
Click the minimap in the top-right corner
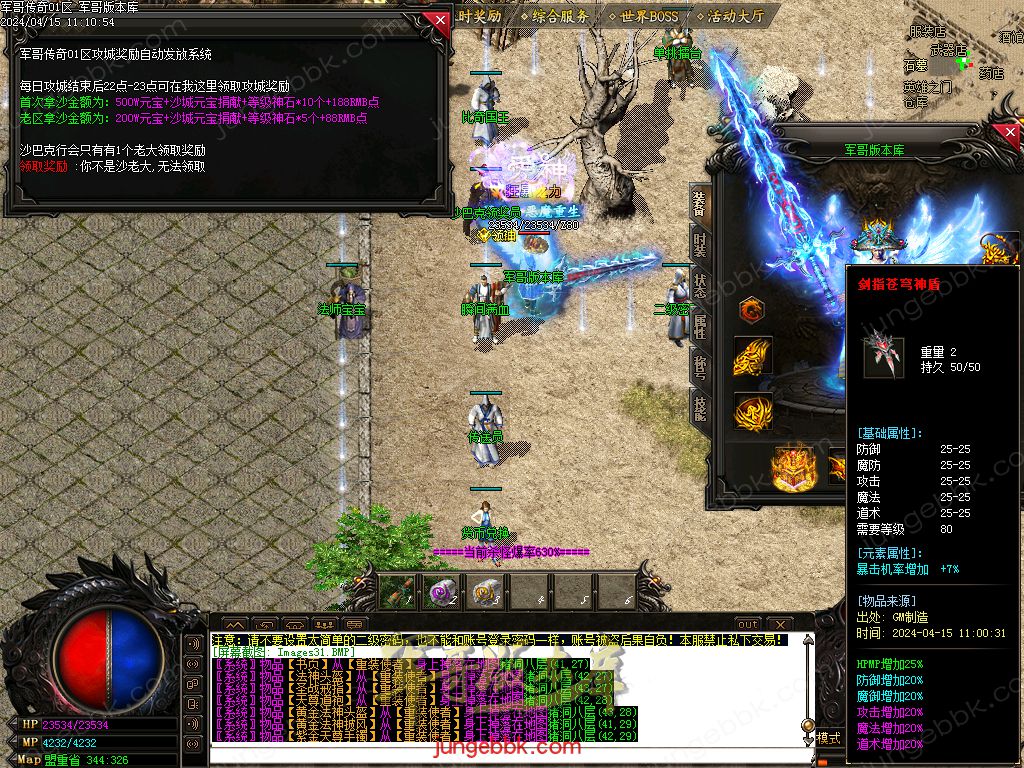tap(960, 62)
